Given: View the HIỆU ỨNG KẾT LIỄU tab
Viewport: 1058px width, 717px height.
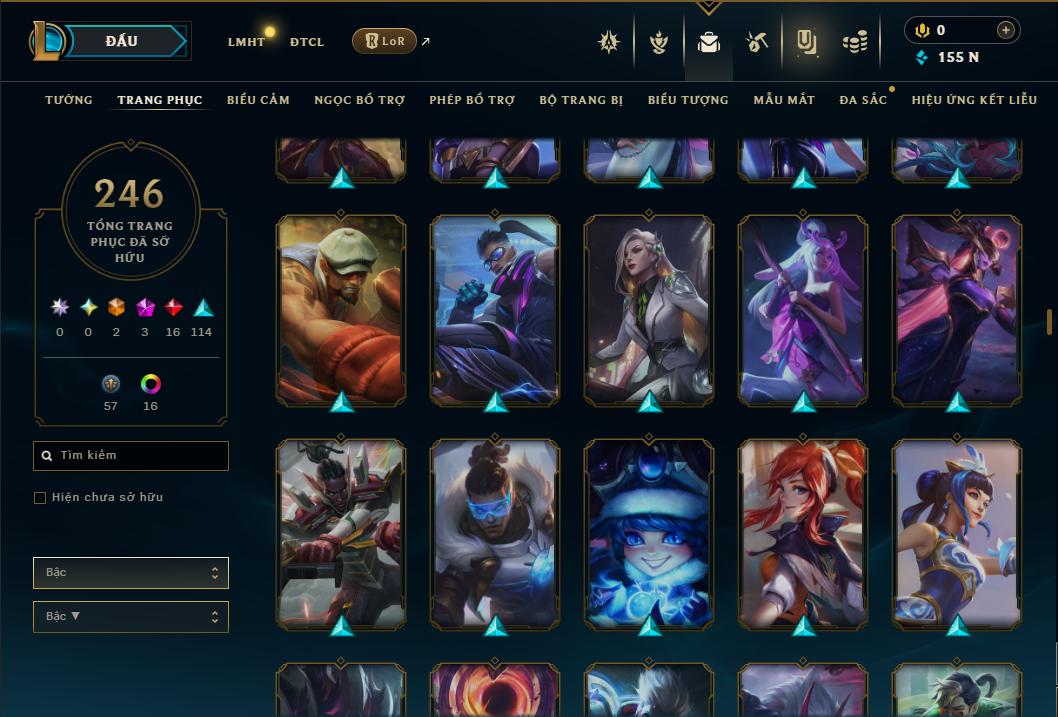Looking at the screenshot, I should pos(974,100).
